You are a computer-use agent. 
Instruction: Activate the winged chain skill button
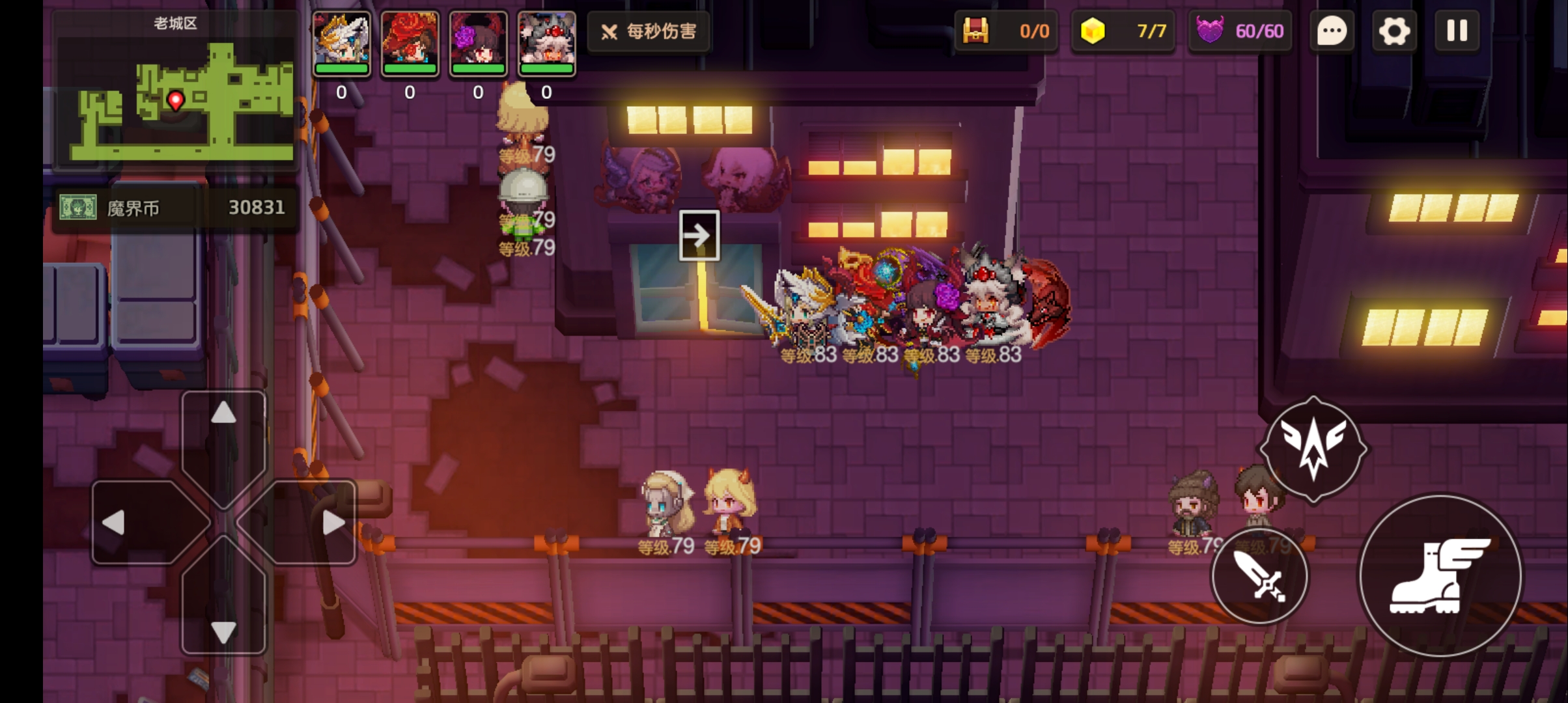pyautogui.click(x=1313, y=449)
